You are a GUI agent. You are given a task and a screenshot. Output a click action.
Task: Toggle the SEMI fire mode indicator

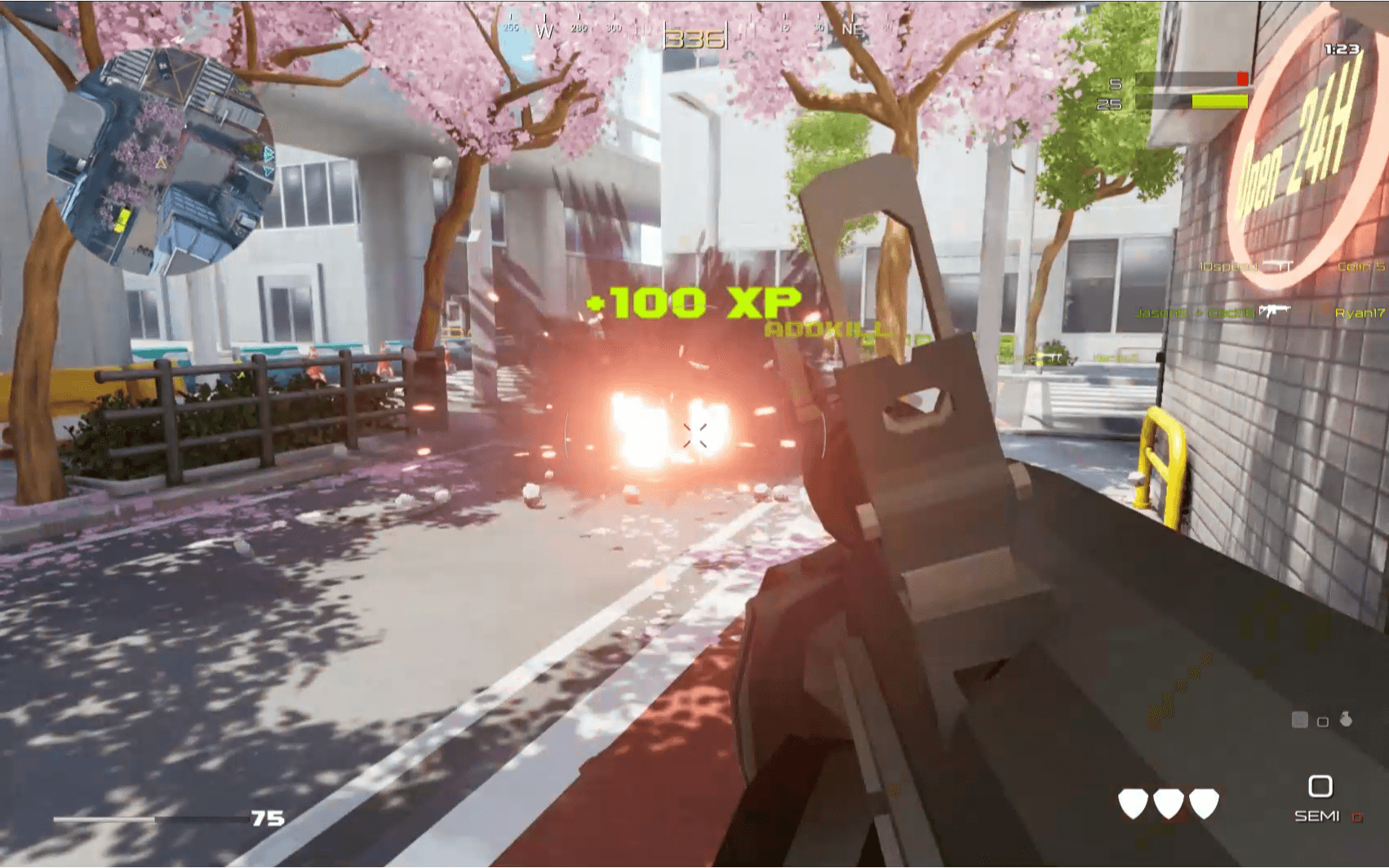(x=1317, y=815)
